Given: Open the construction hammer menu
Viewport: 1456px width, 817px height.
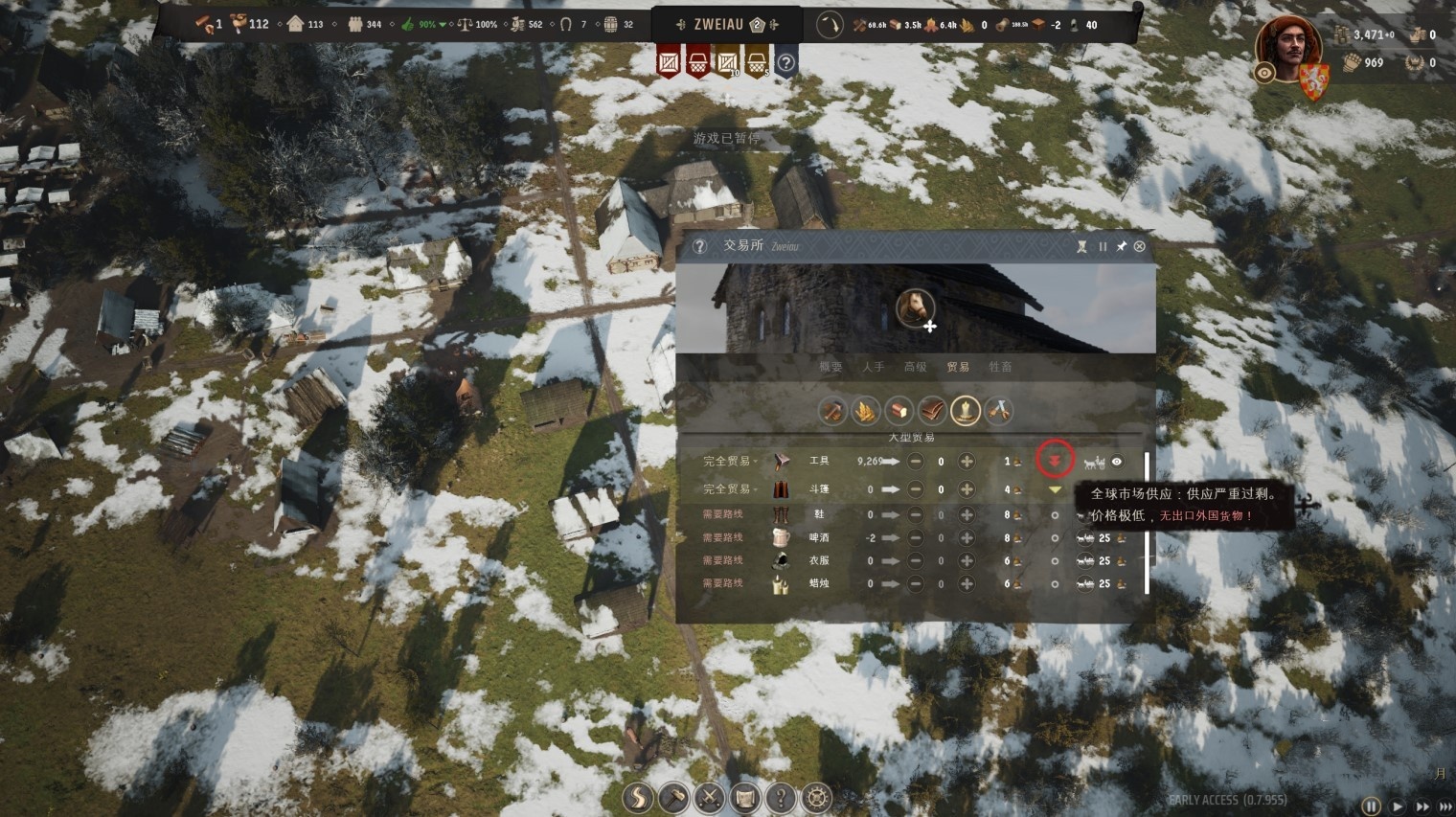Looking at the screenshot, I should click(673, 797).
